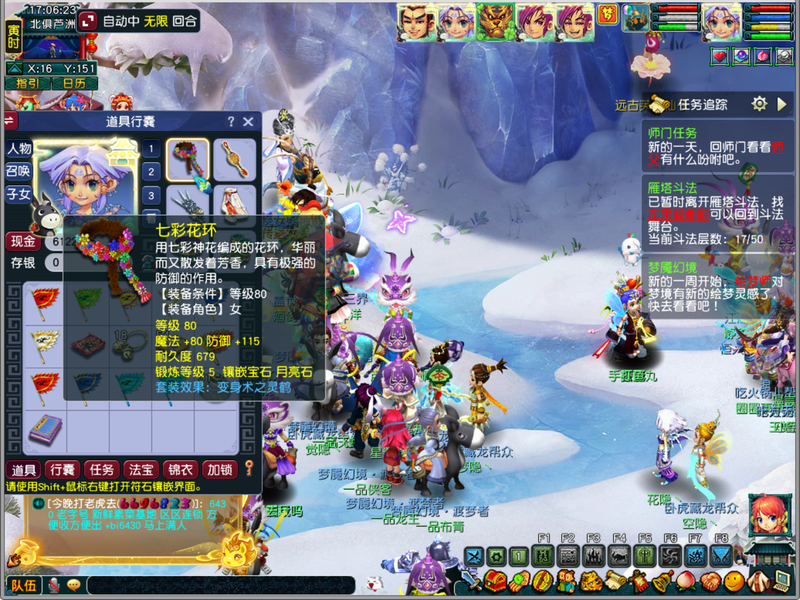Switch to the 法宝 treasures tab
The height and width of the screenshot is (600, 800).
coord(140,469)
